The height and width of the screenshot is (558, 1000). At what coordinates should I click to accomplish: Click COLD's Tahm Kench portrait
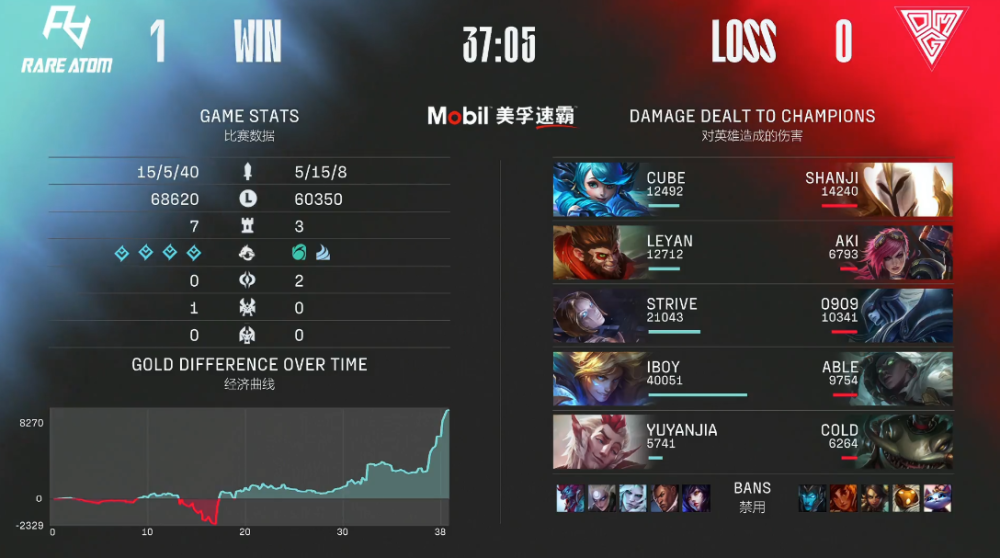coord(908,441)
